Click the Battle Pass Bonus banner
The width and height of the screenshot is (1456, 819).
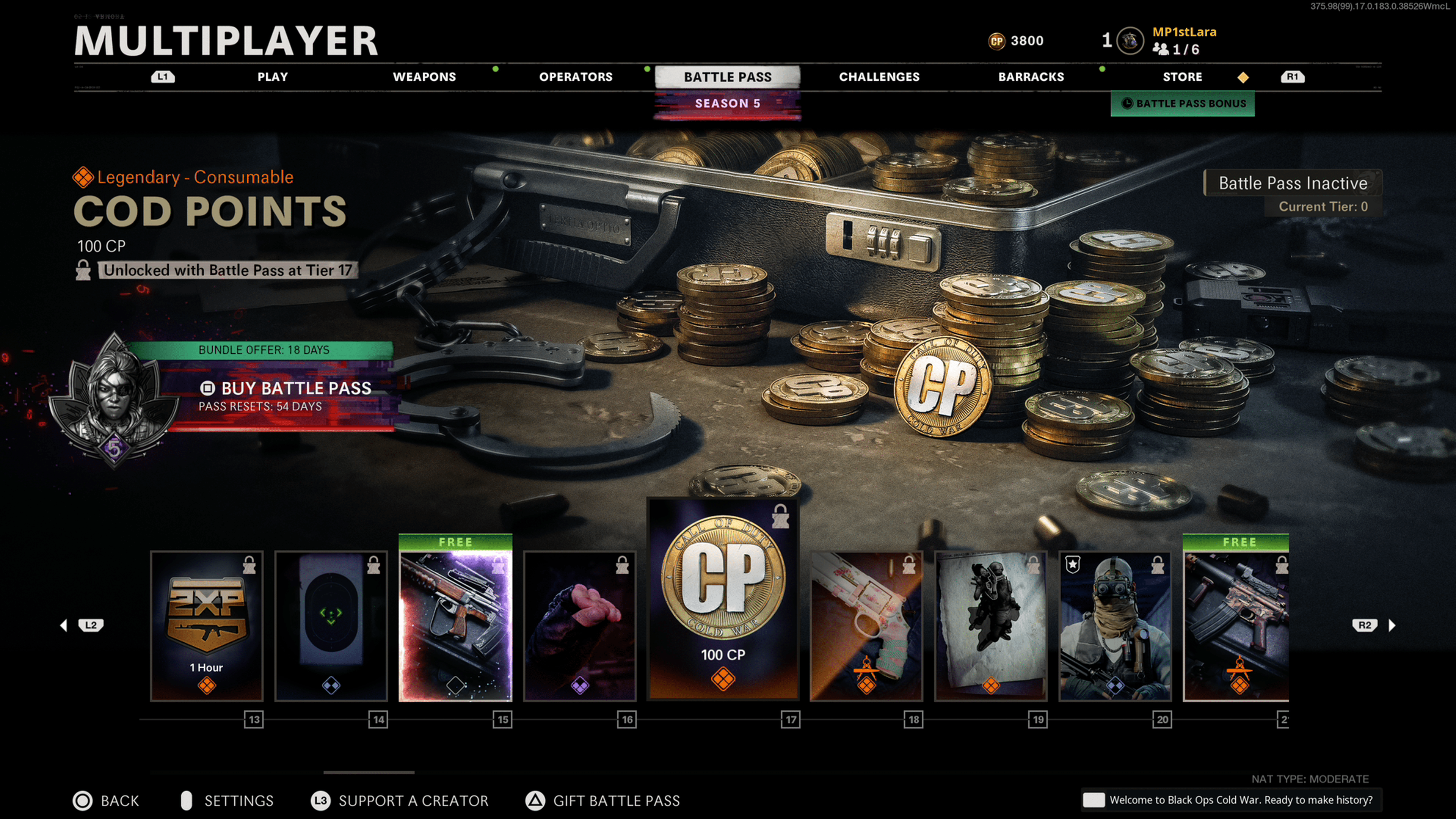tap(1183, 104)
